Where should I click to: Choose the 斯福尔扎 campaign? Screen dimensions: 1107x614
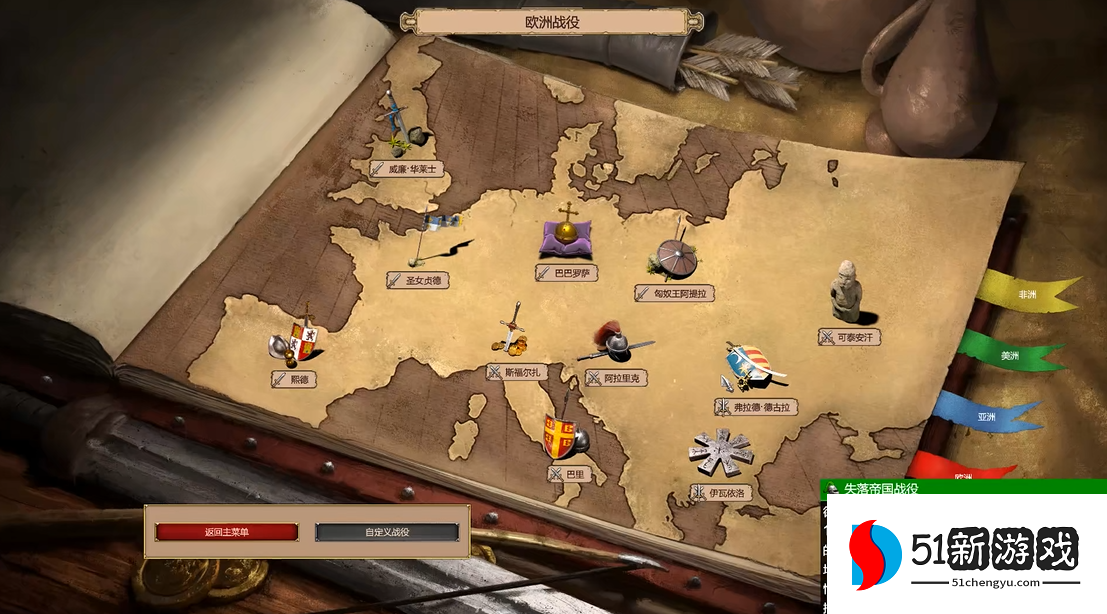tap(515, 372)
